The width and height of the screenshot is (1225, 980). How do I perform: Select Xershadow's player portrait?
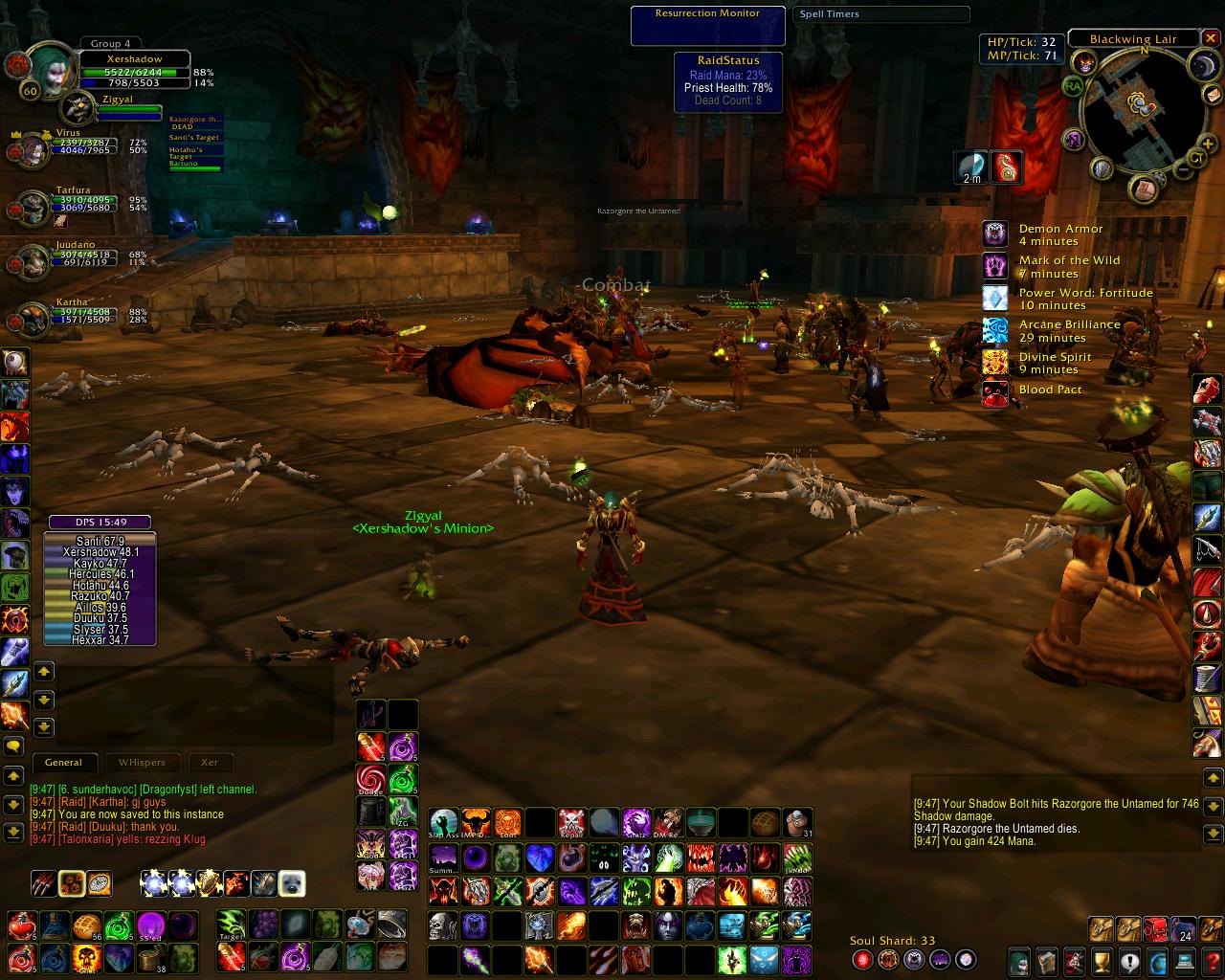(44, 69)
